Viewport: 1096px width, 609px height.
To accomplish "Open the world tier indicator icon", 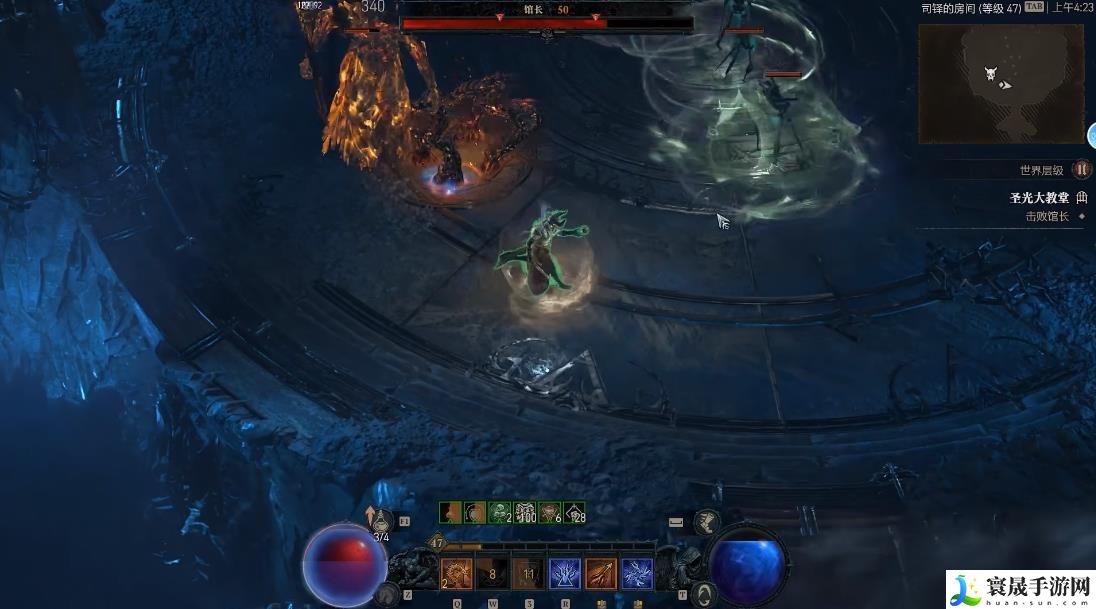I will point(1081,170).
